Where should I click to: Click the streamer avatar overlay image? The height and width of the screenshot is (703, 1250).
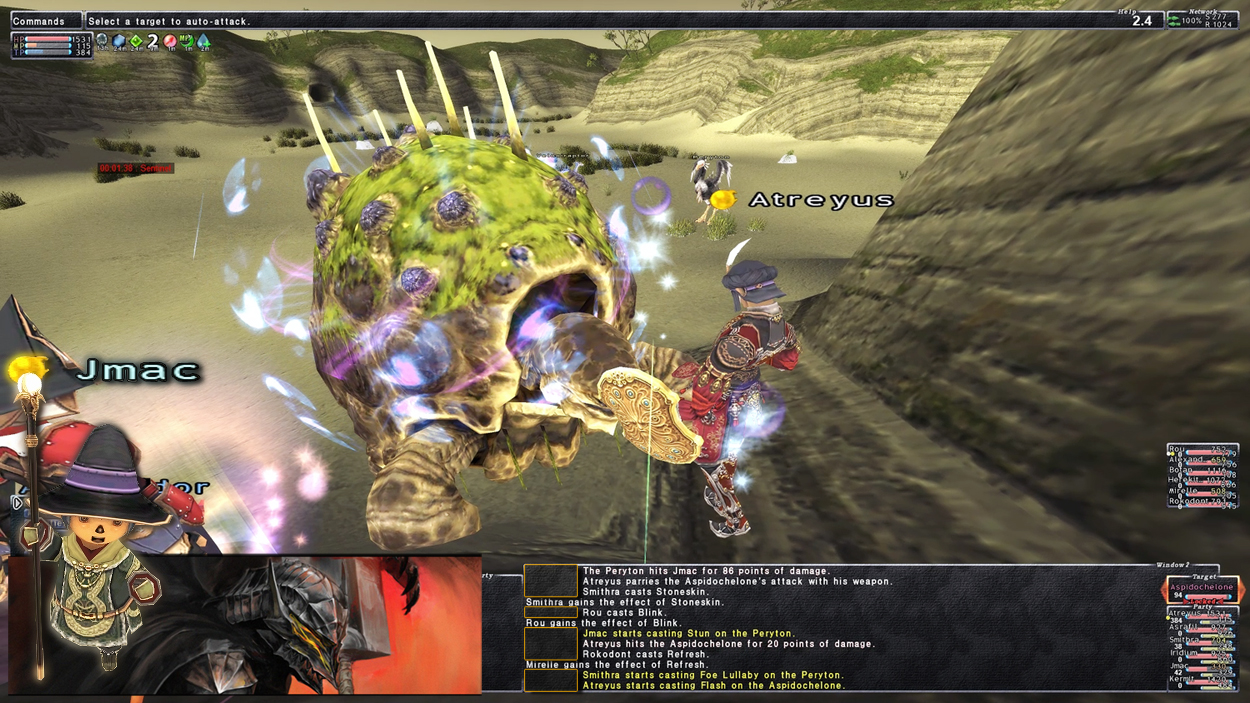(x=245, y=624)
